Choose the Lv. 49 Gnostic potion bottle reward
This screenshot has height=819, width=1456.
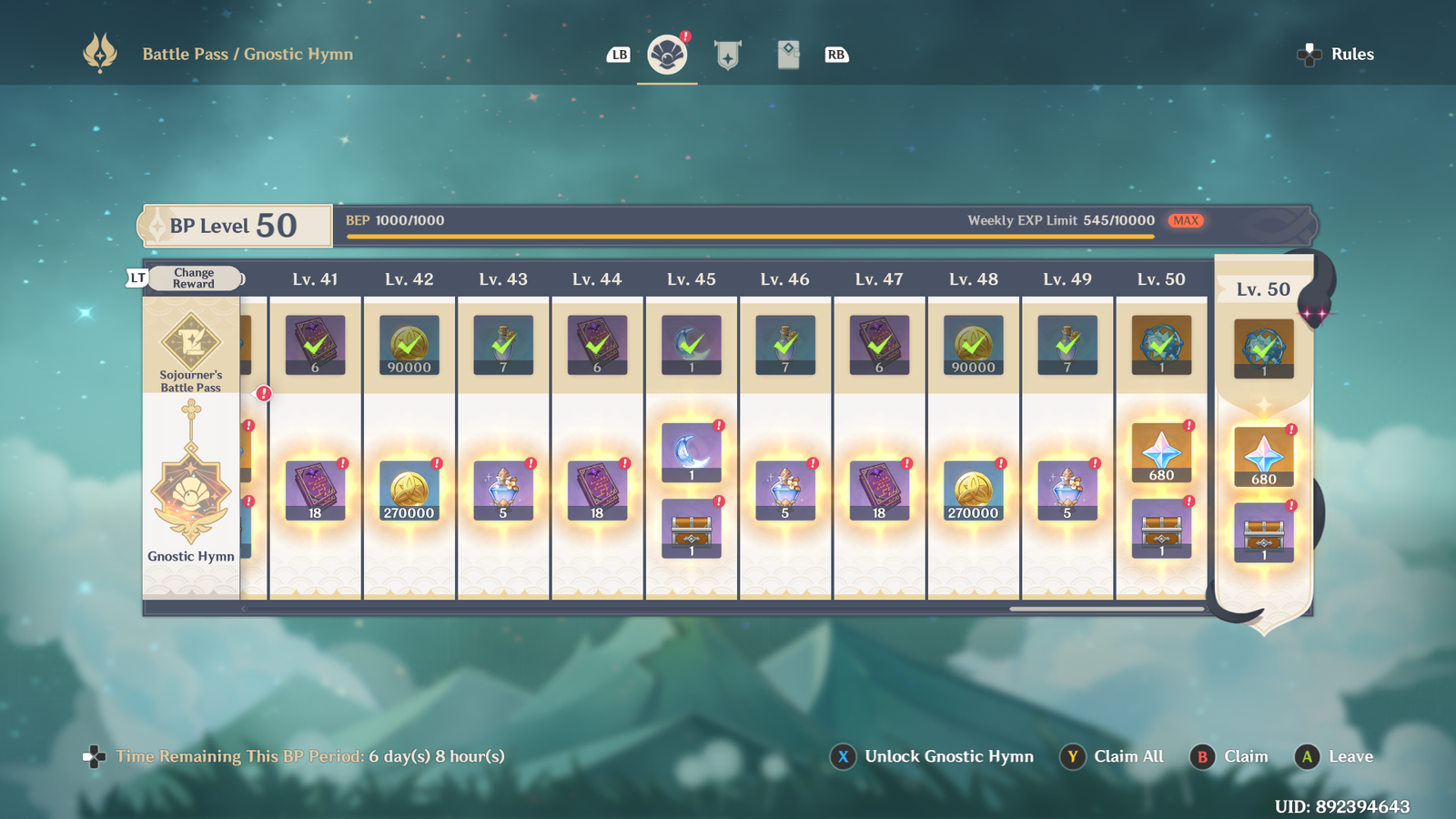(x=1067, y=491)
